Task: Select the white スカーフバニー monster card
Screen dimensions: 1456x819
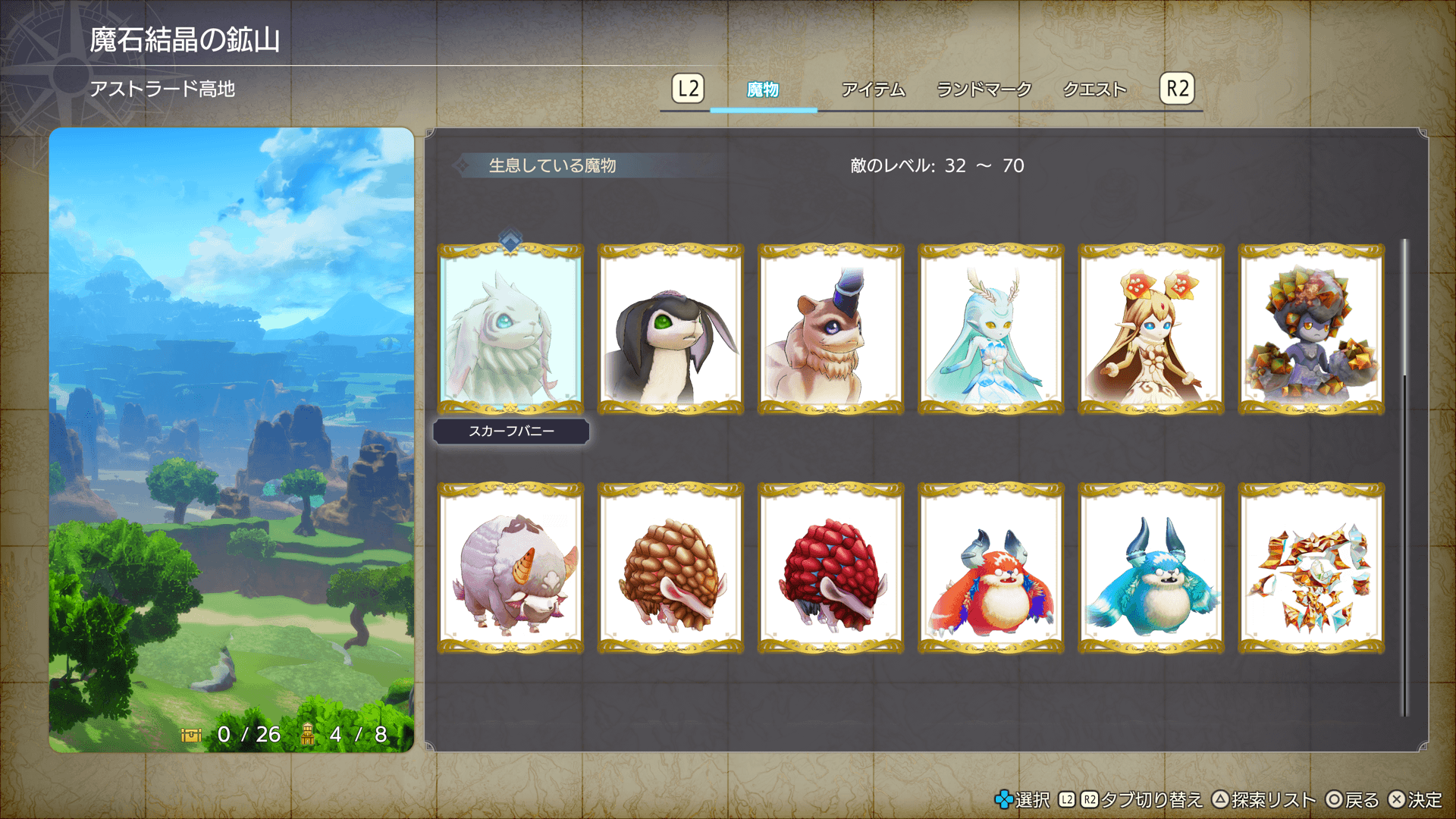Action: pyautogui.click(x=511, y=330)
